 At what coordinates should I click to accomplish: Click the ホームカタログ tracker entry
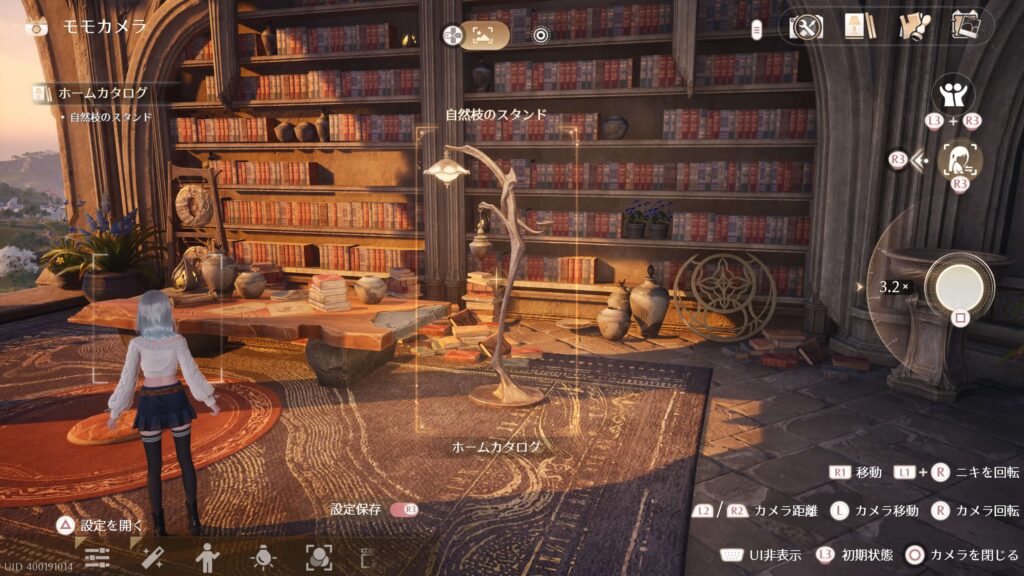pos(102,93)
